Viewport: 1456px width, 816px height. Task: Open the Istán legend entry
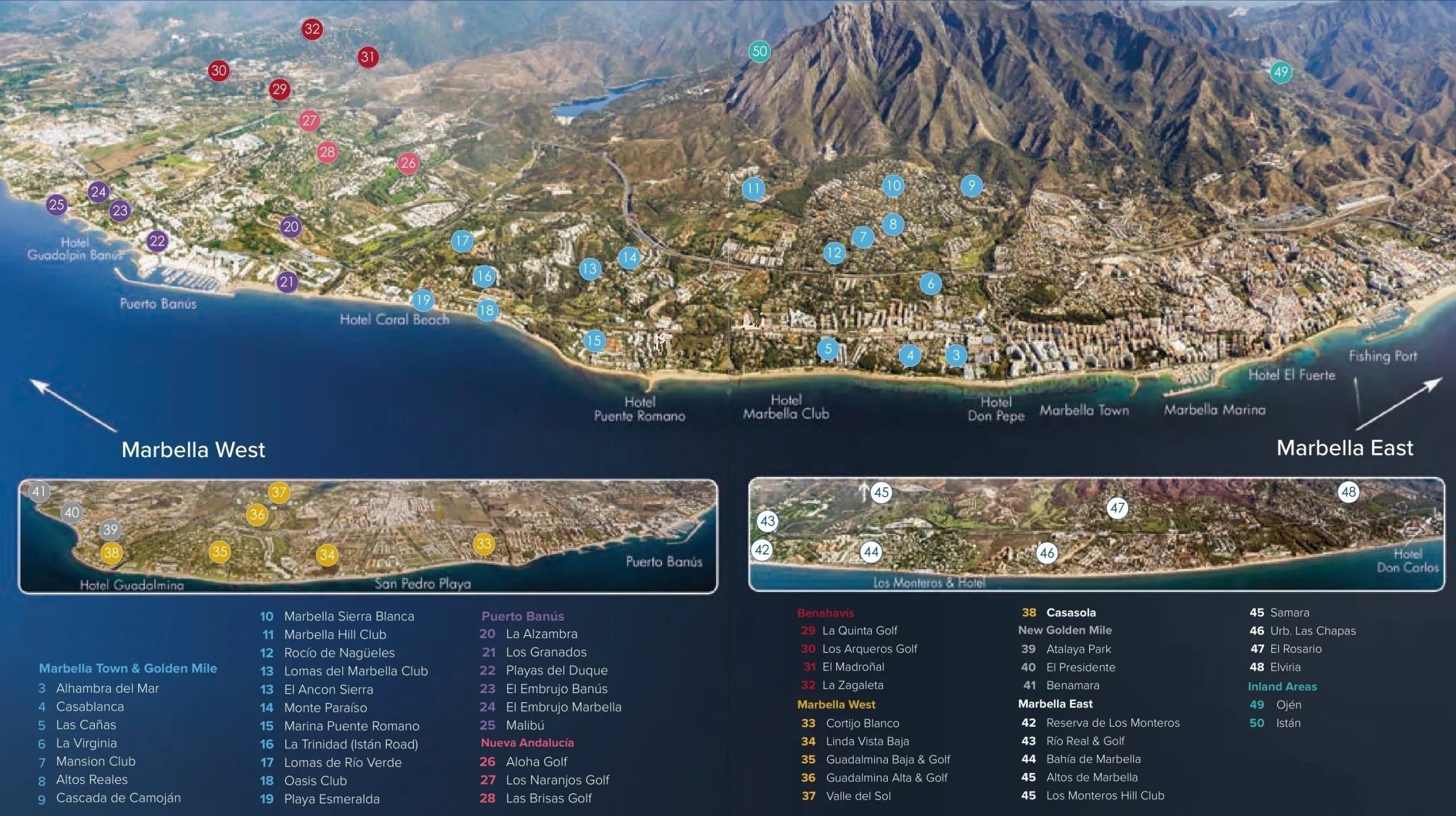1288,723
